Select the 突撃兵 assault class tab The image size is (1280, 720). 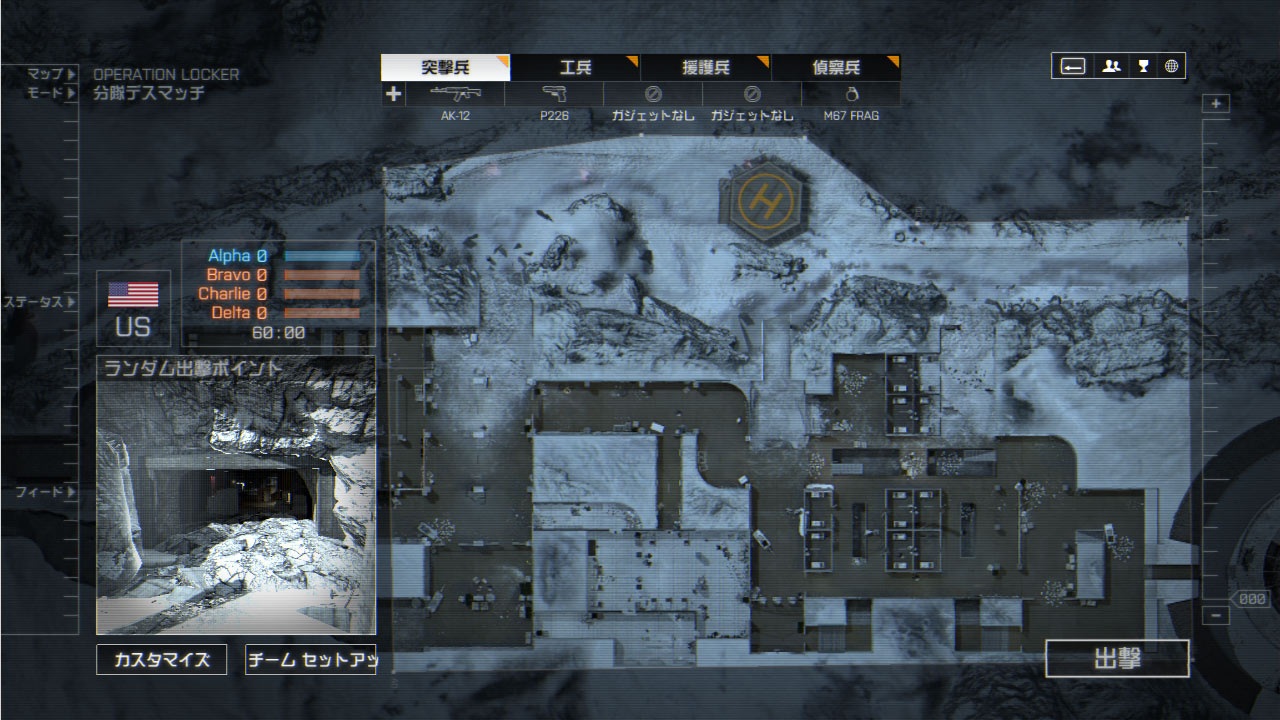(445, 68)
